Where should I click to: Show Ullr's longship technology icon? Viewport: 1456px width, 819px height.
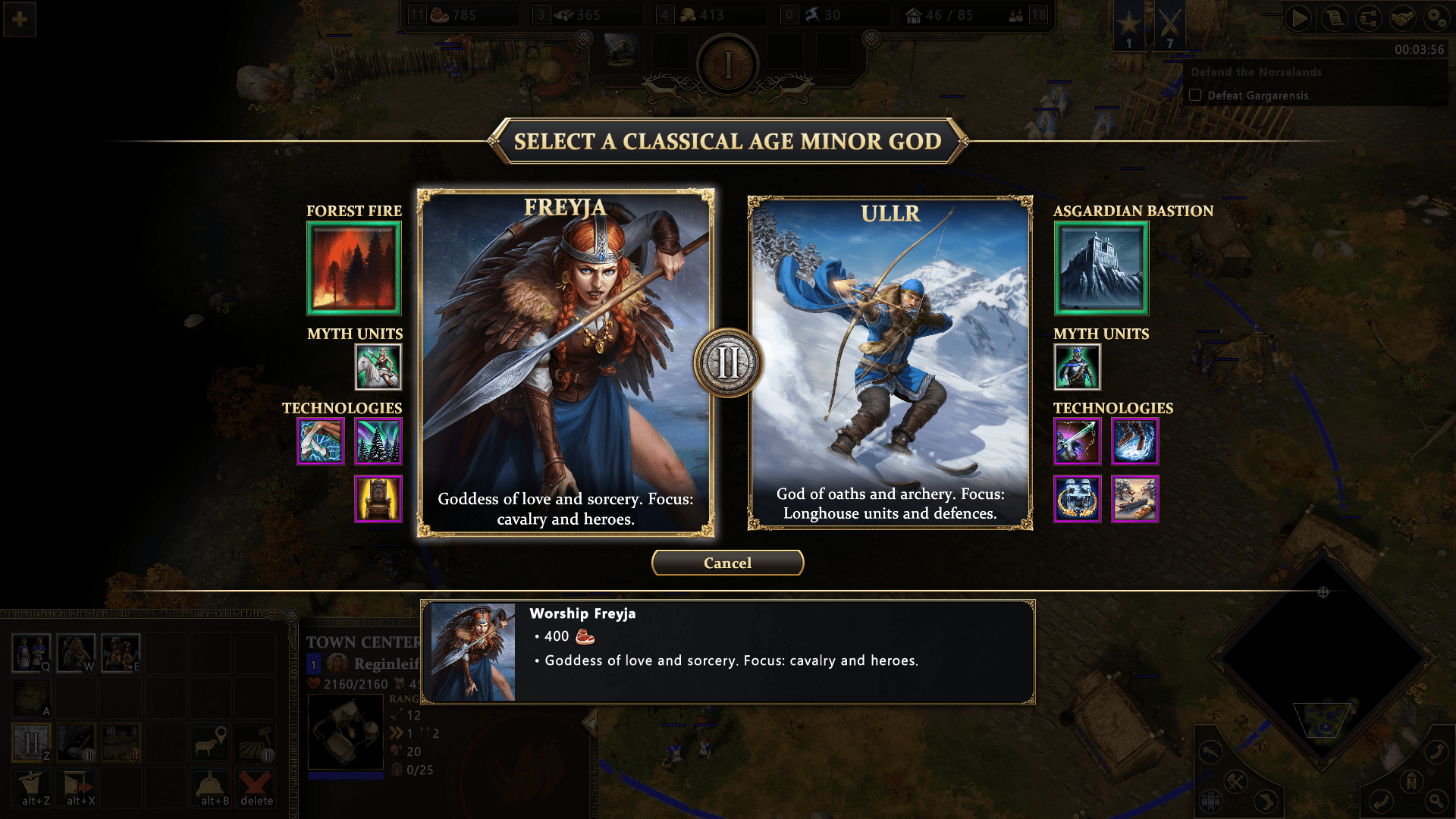point(1134,499)
